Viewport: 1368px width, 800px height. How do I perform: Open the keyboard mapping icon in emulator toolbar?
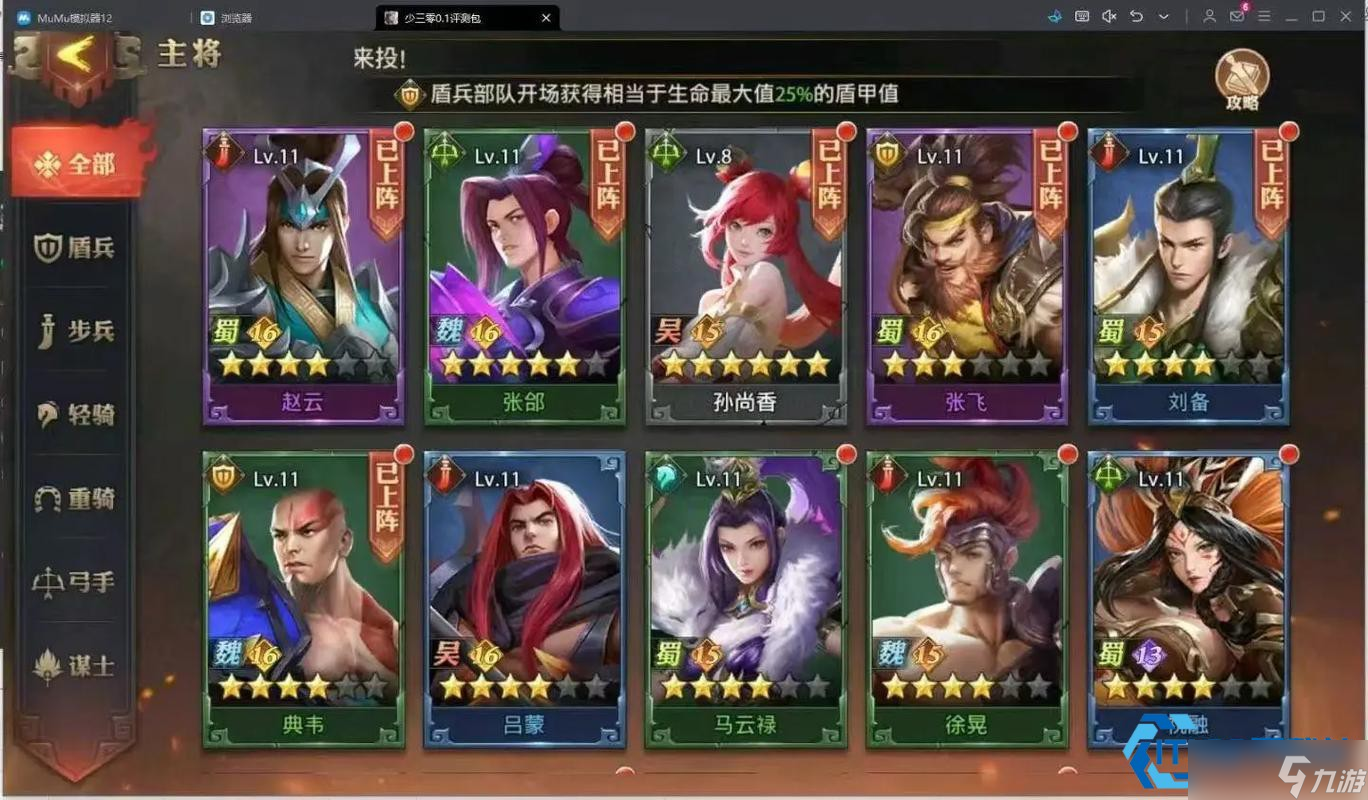pos(1082,16)
